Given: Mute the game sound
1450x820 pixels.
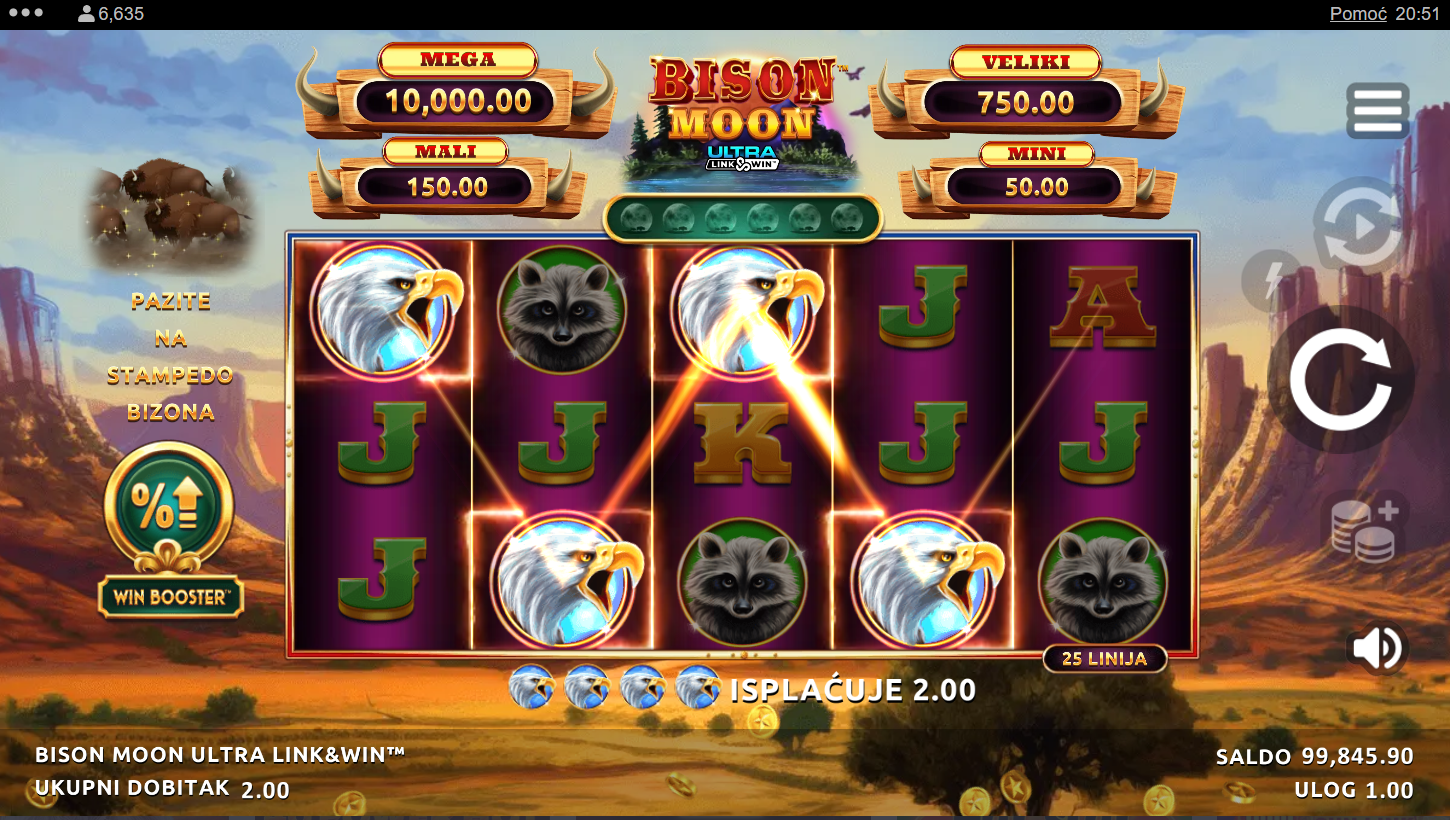Looking at the screenshot, I should click(1376, 648).
